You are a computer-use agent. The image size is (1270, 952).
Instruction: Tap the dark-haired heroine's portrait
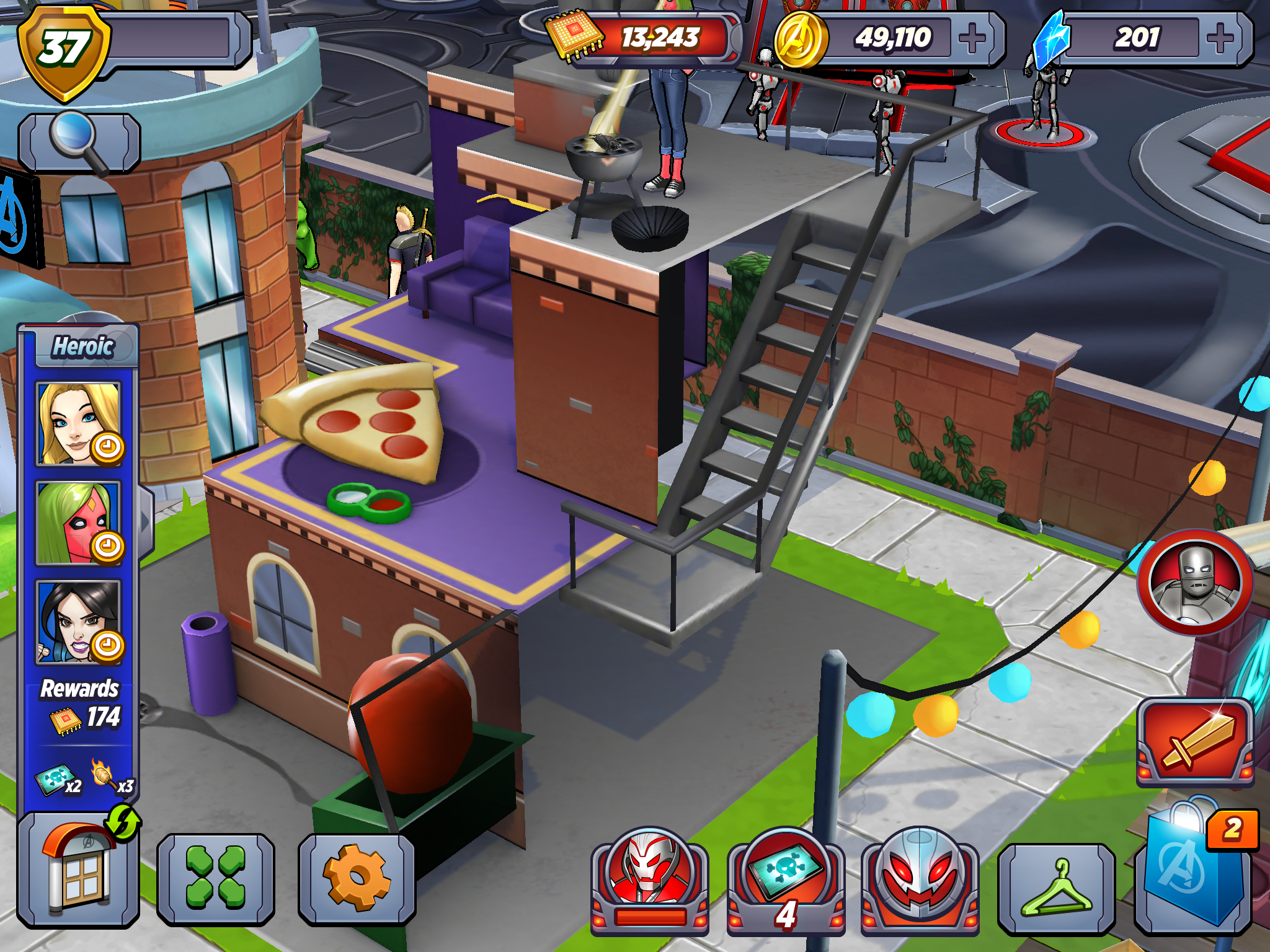pos(79,623)
